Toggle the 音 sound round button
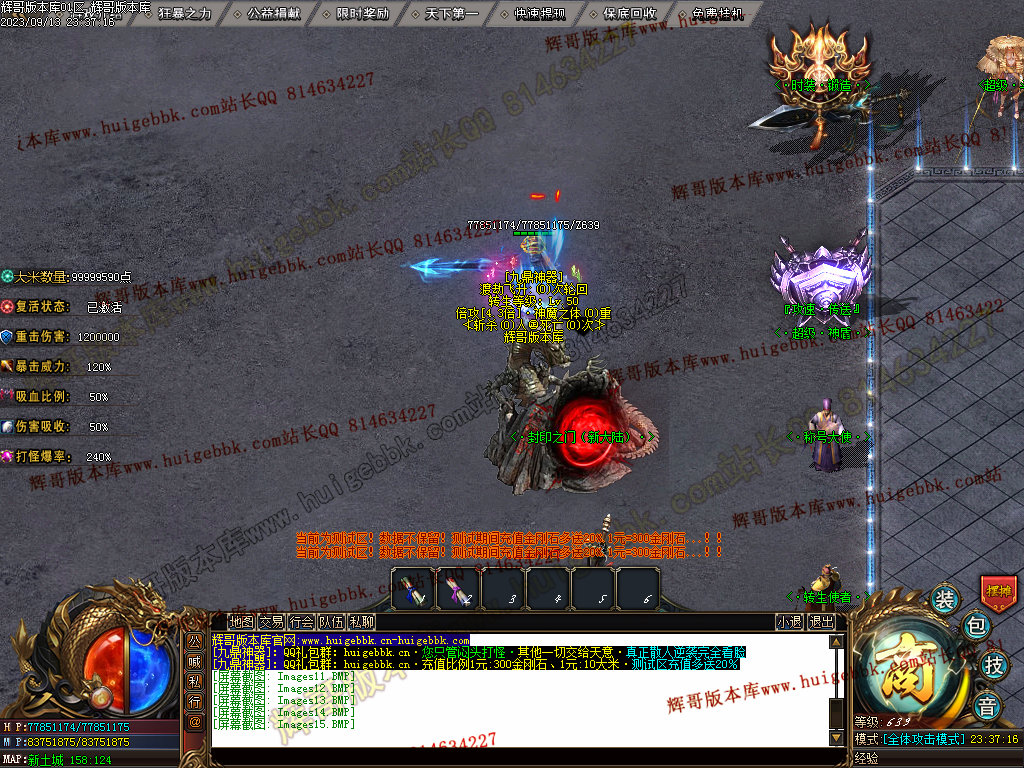The height and width of the screenshot is (768, 1024). point(987,703)
